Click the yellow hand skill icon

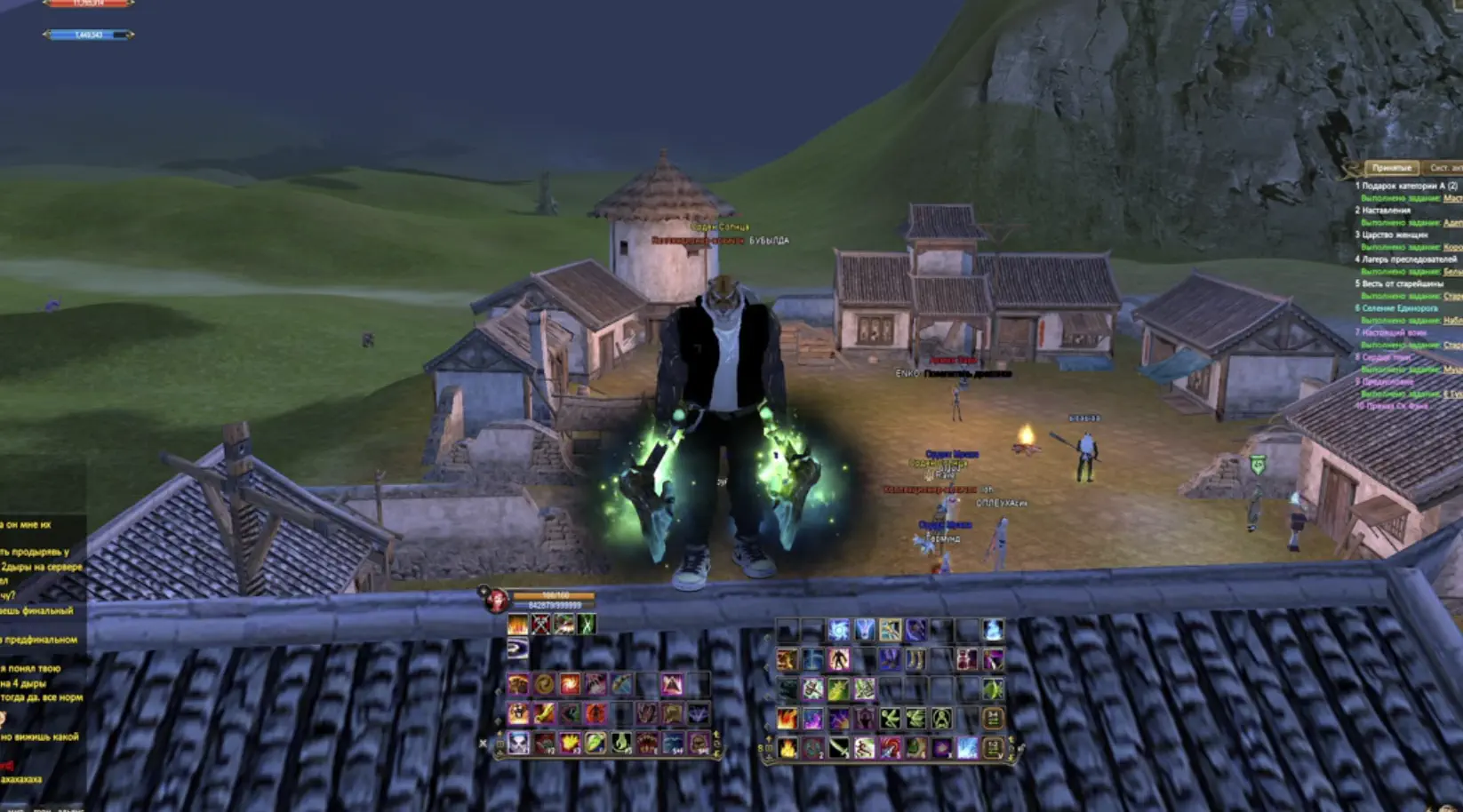coord(571,744)
